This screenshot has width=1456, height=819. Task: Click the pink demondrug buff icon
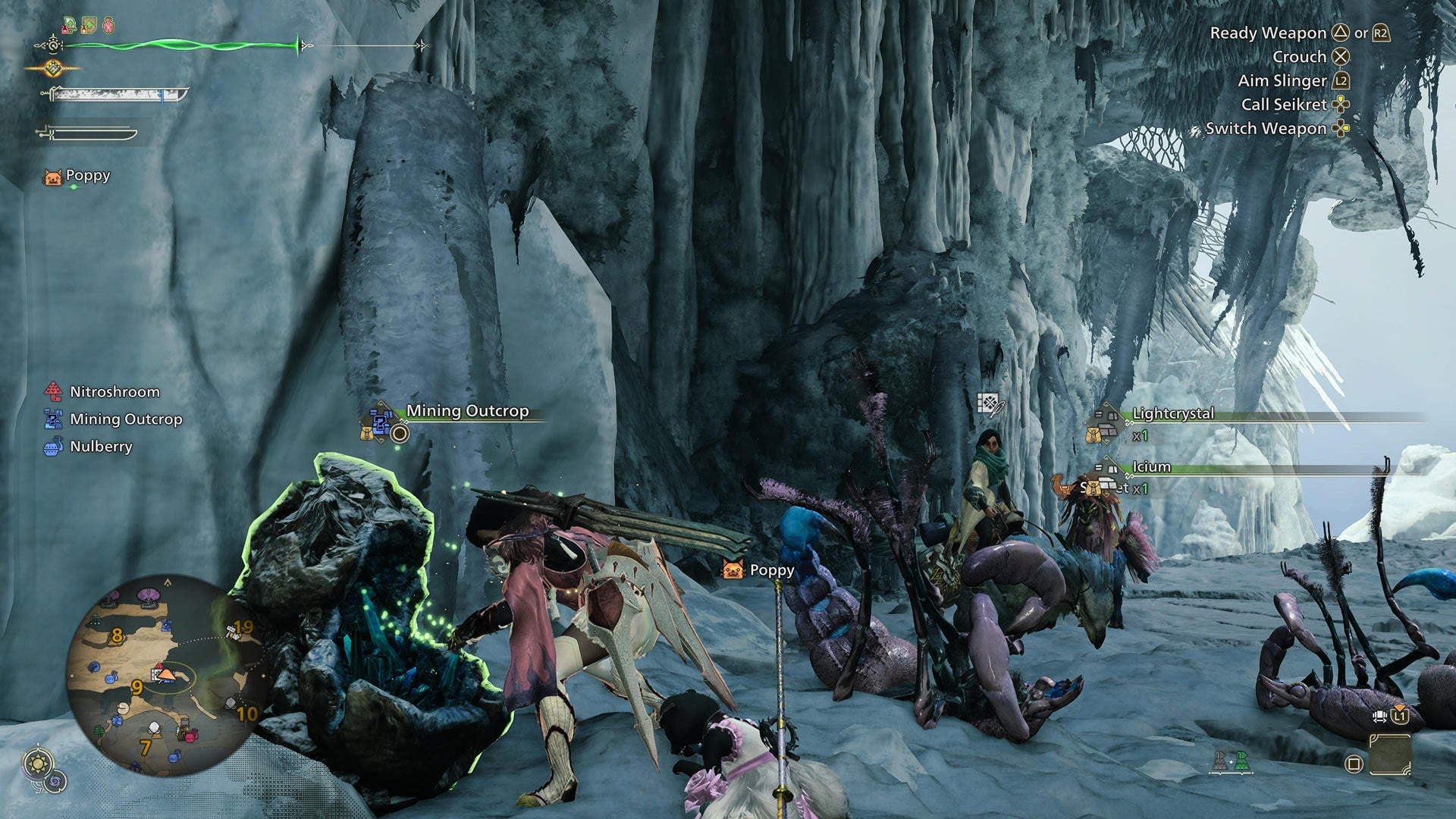(x=108, y=25)
